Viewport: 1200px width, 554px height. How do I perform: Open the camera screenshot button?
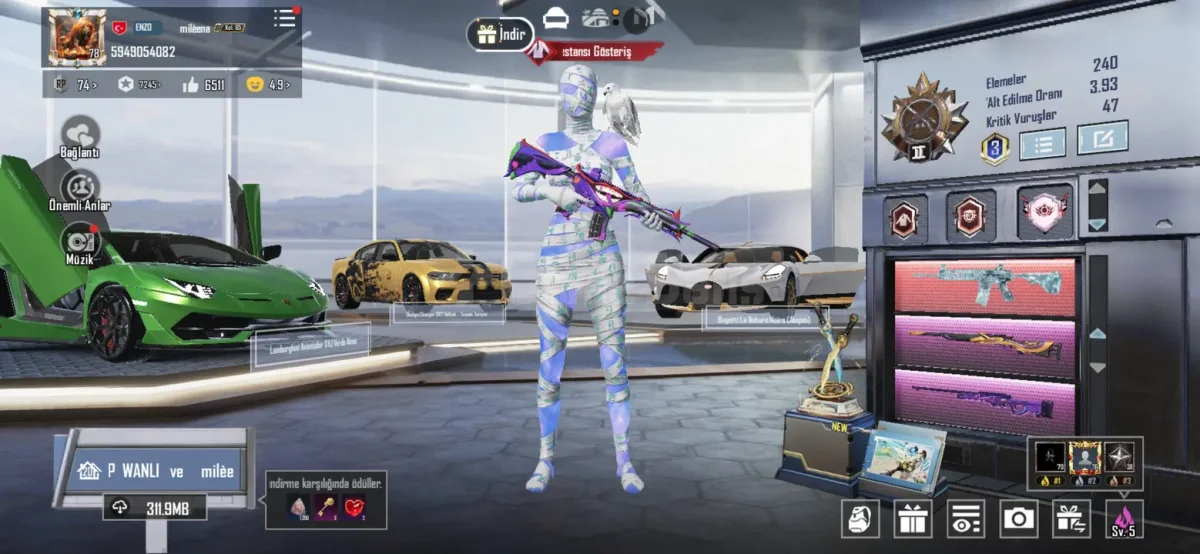pyautogui.click(x=1019, y=518)
